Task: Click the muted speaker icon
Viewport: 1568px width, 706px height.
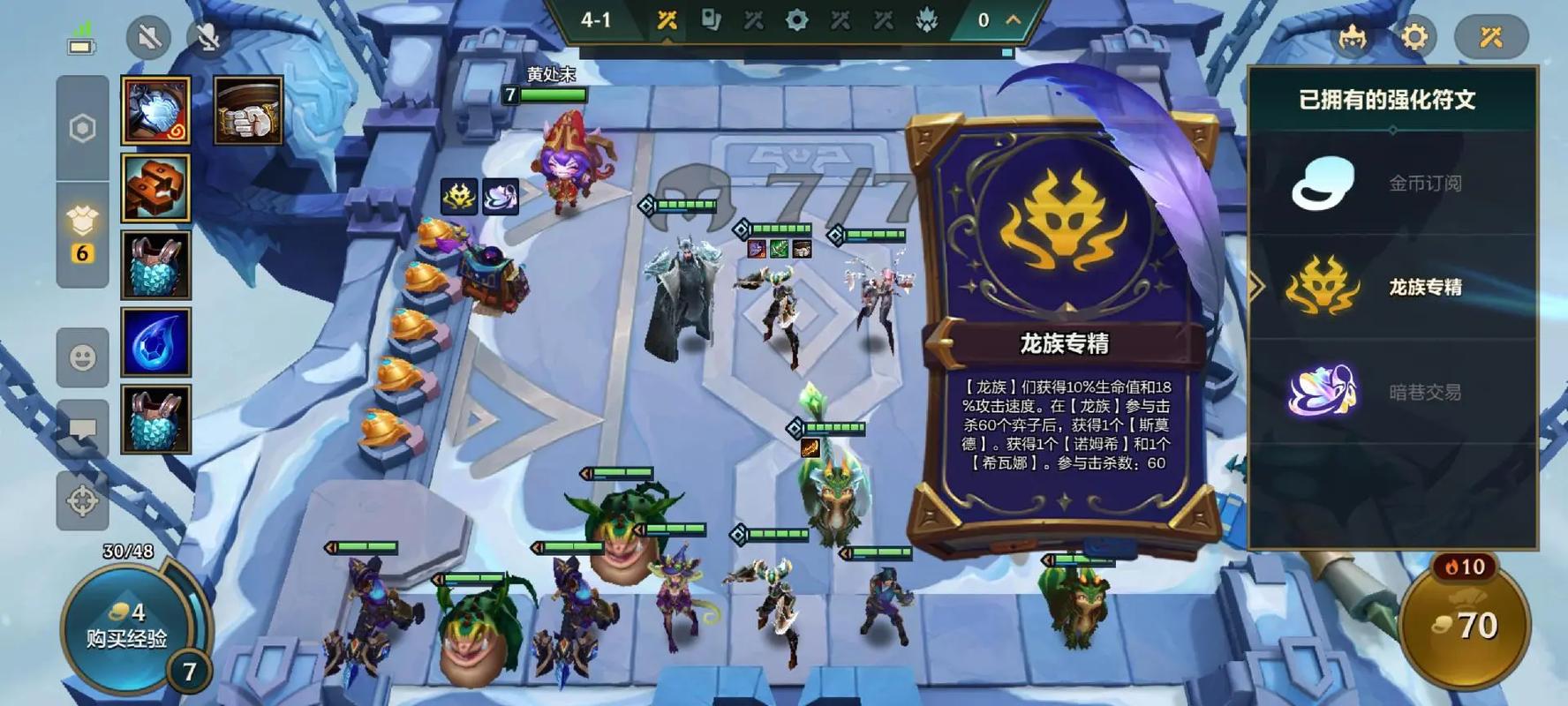Action: pyautogui.click(x=148, y=37)
